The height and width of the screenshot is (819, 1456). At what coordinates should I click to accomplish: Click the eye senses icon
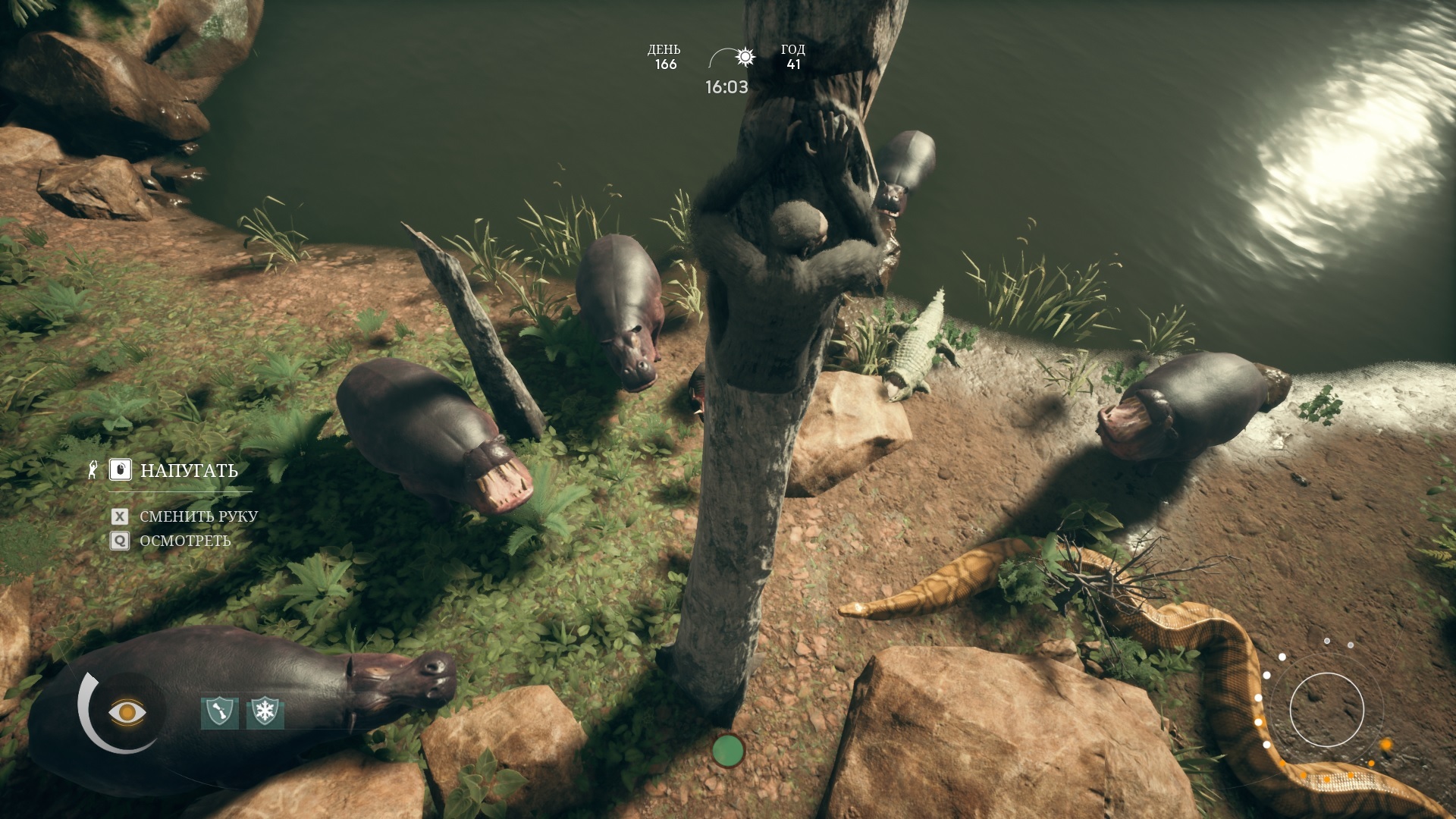[126, 712]
